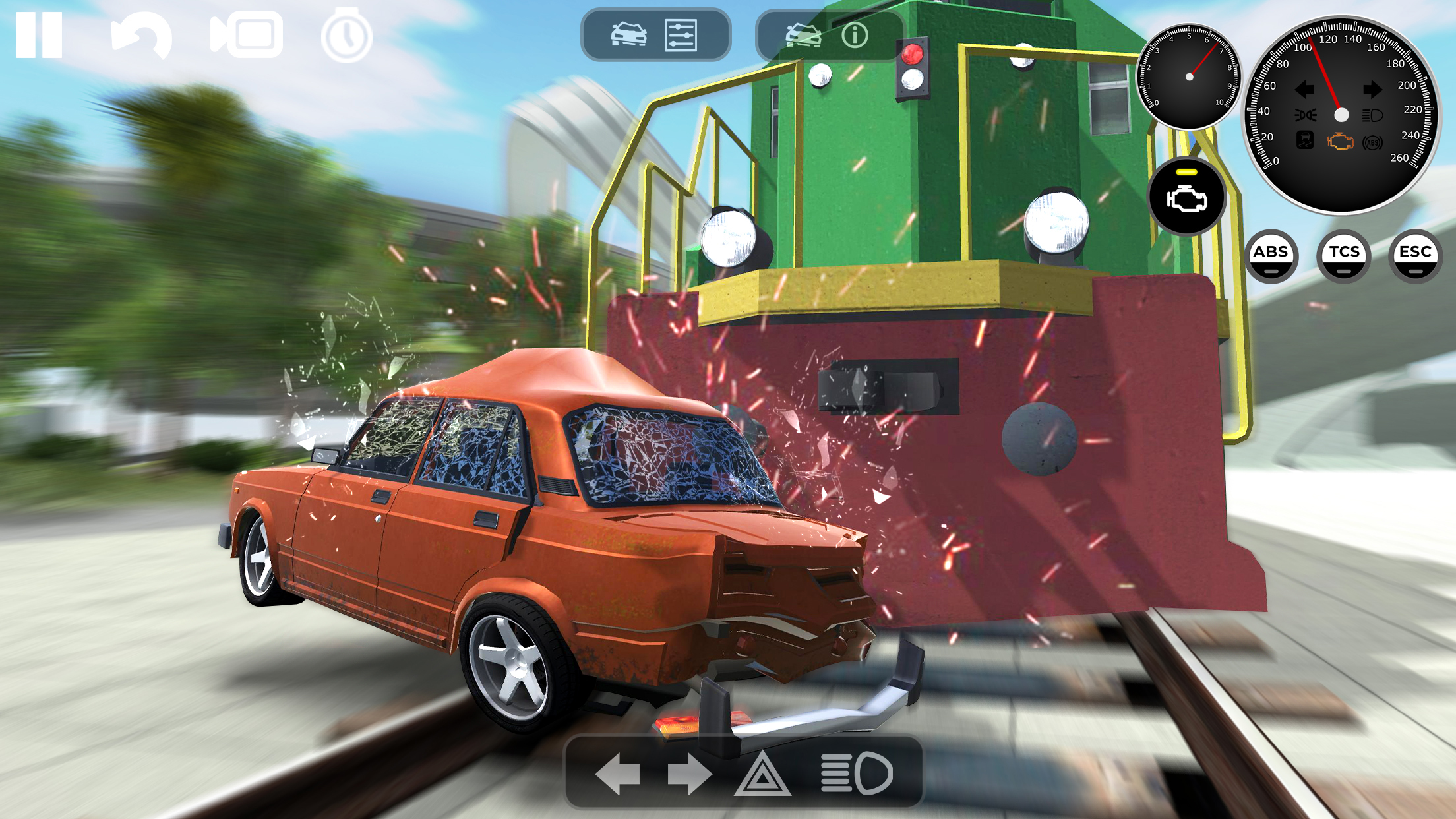The width and height of the screenshot is (1456, 819).
Task: Undo and restart the crash
Action: [140, 36]
